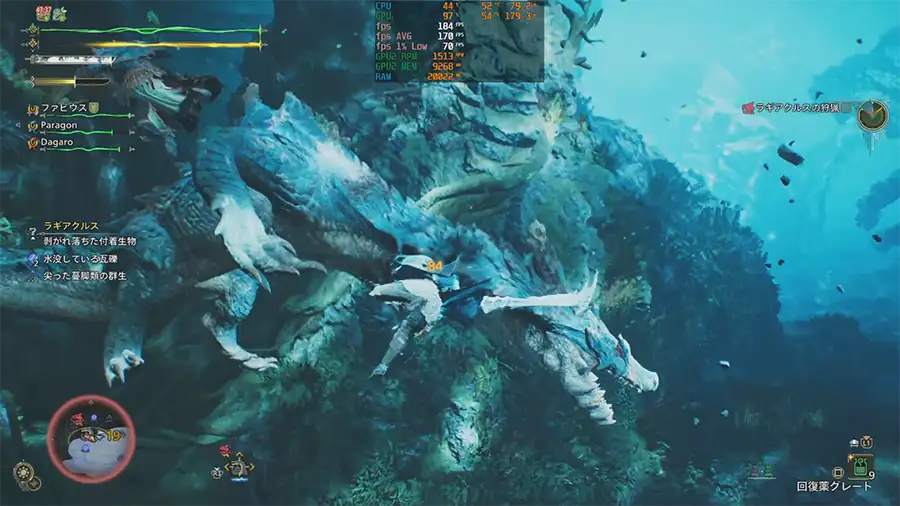This screenshot has width=900, height=506.
Task: Click the slinger ammo crosshair icon
Action: tap(238, 466)
